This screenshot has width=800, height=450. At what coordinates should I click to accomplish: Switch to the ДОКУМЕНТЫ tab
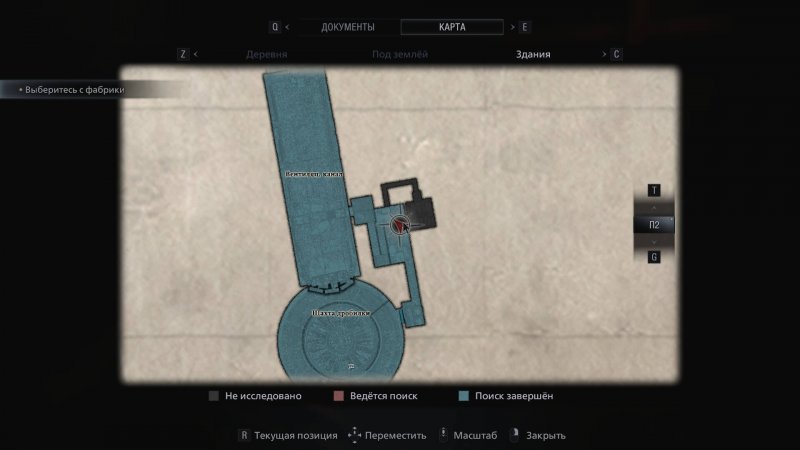pyautogui.click(x=347, y=27)
